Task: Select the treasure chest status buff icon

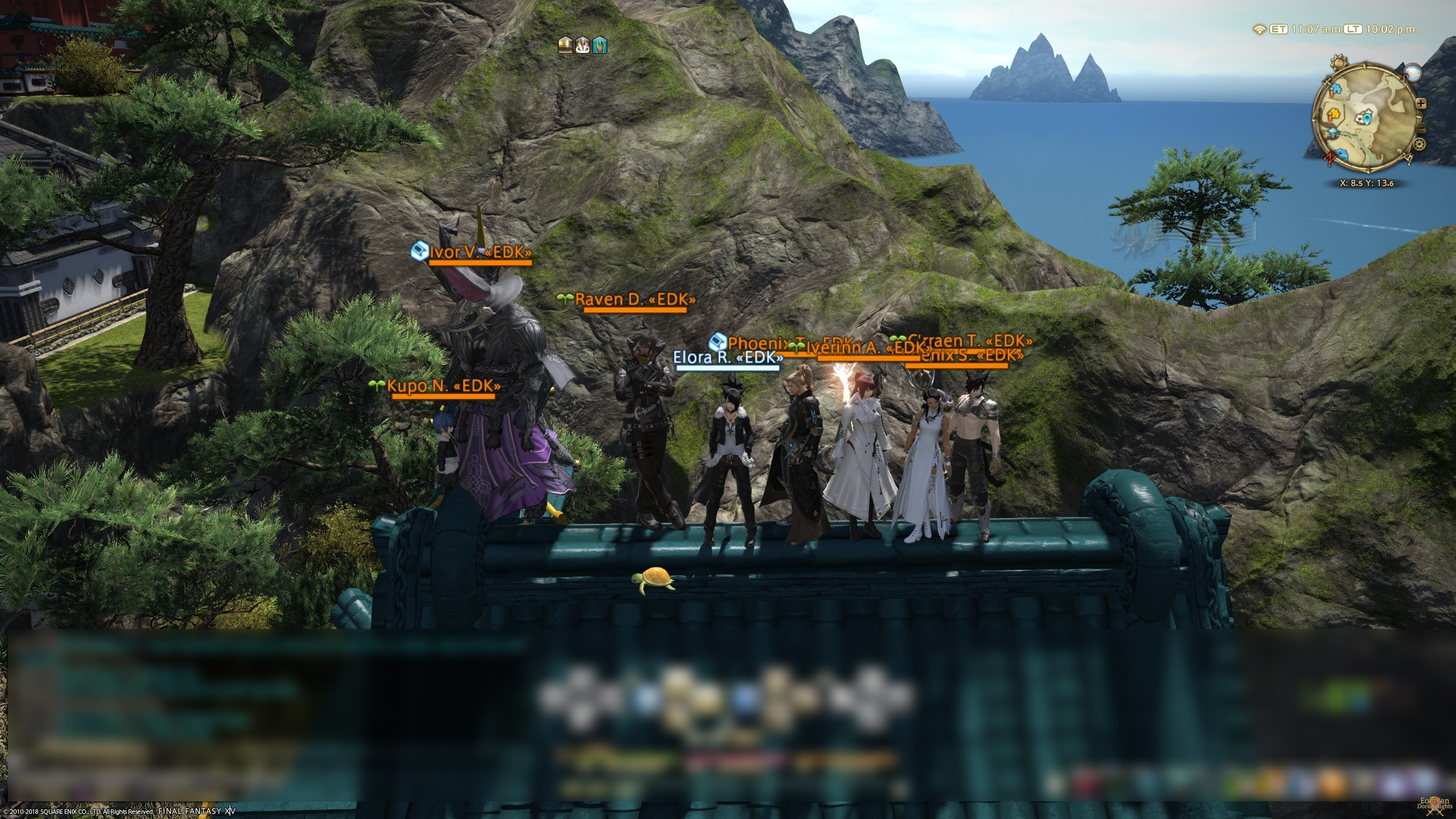Action: pyautogui.click(x=565, y=45)
